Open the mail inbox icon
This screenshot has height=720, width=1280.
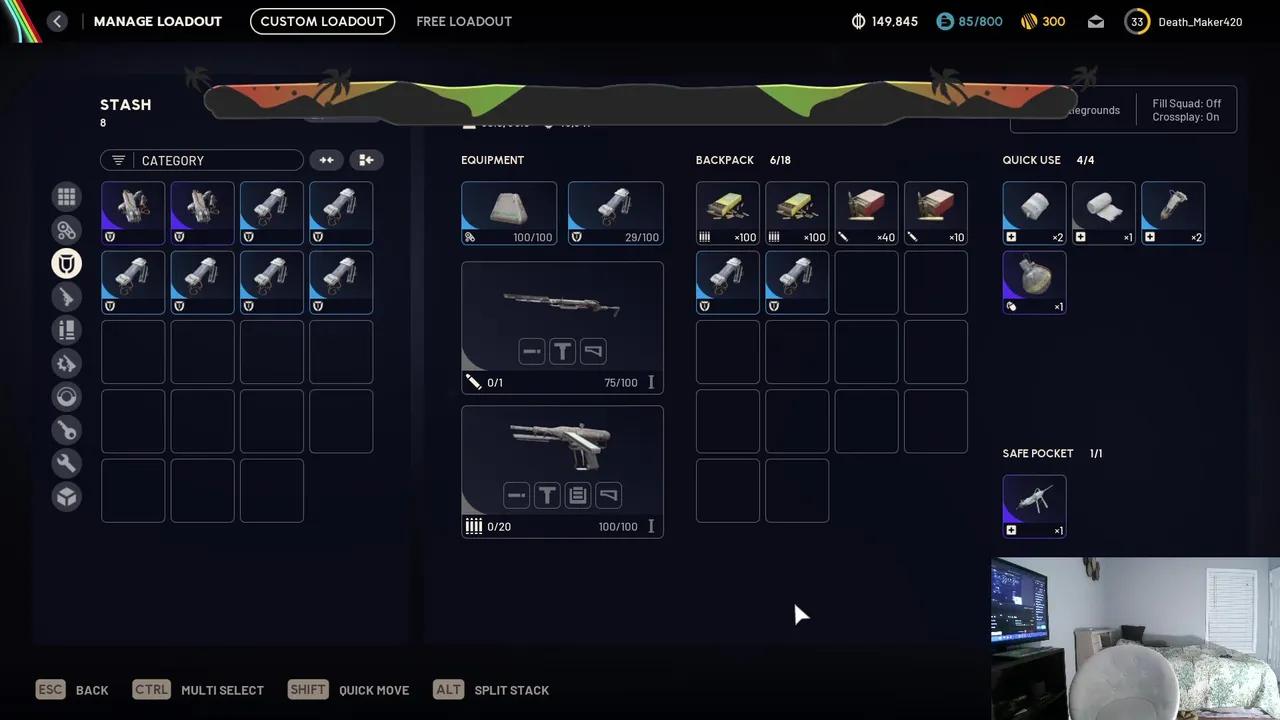click(x=1096, y=21)
